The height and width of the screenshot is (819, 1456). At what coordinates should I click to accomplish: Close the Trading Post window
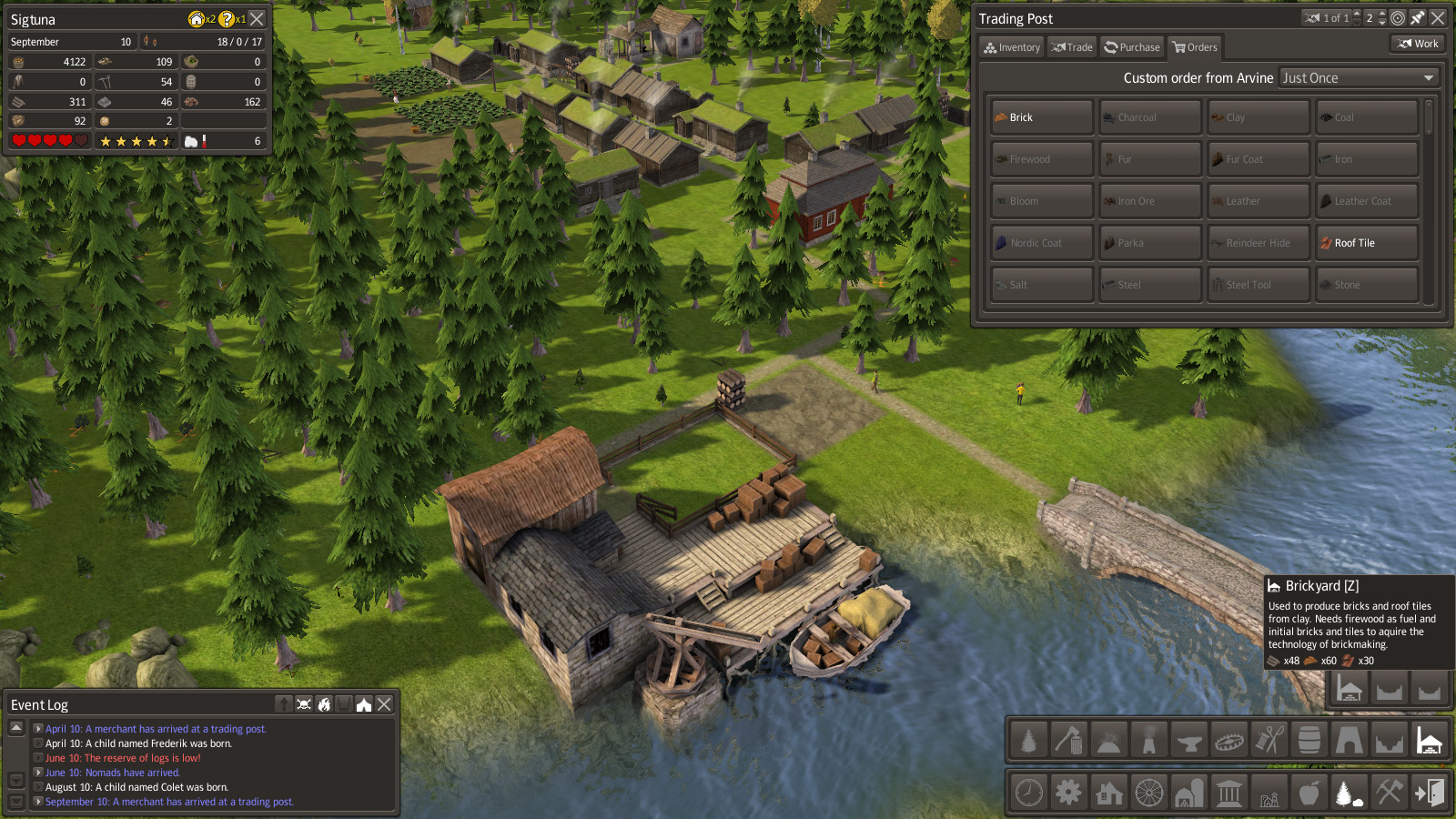click(1438, 18)
